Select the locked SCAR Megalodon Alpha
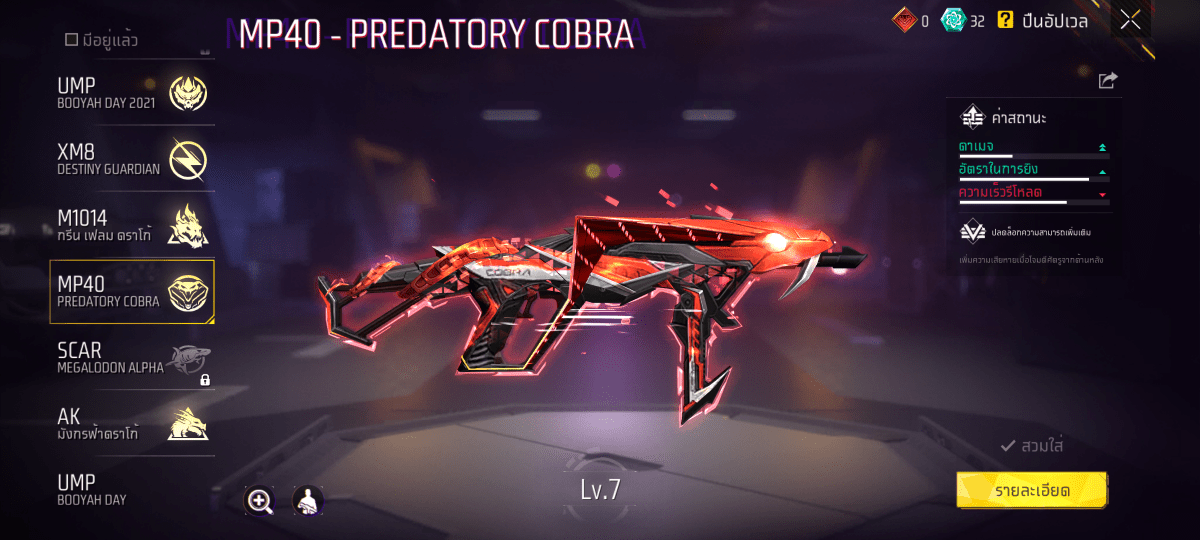Image resolution: width=1200 pixels, height=540 pixels. [x=132, y=358]
